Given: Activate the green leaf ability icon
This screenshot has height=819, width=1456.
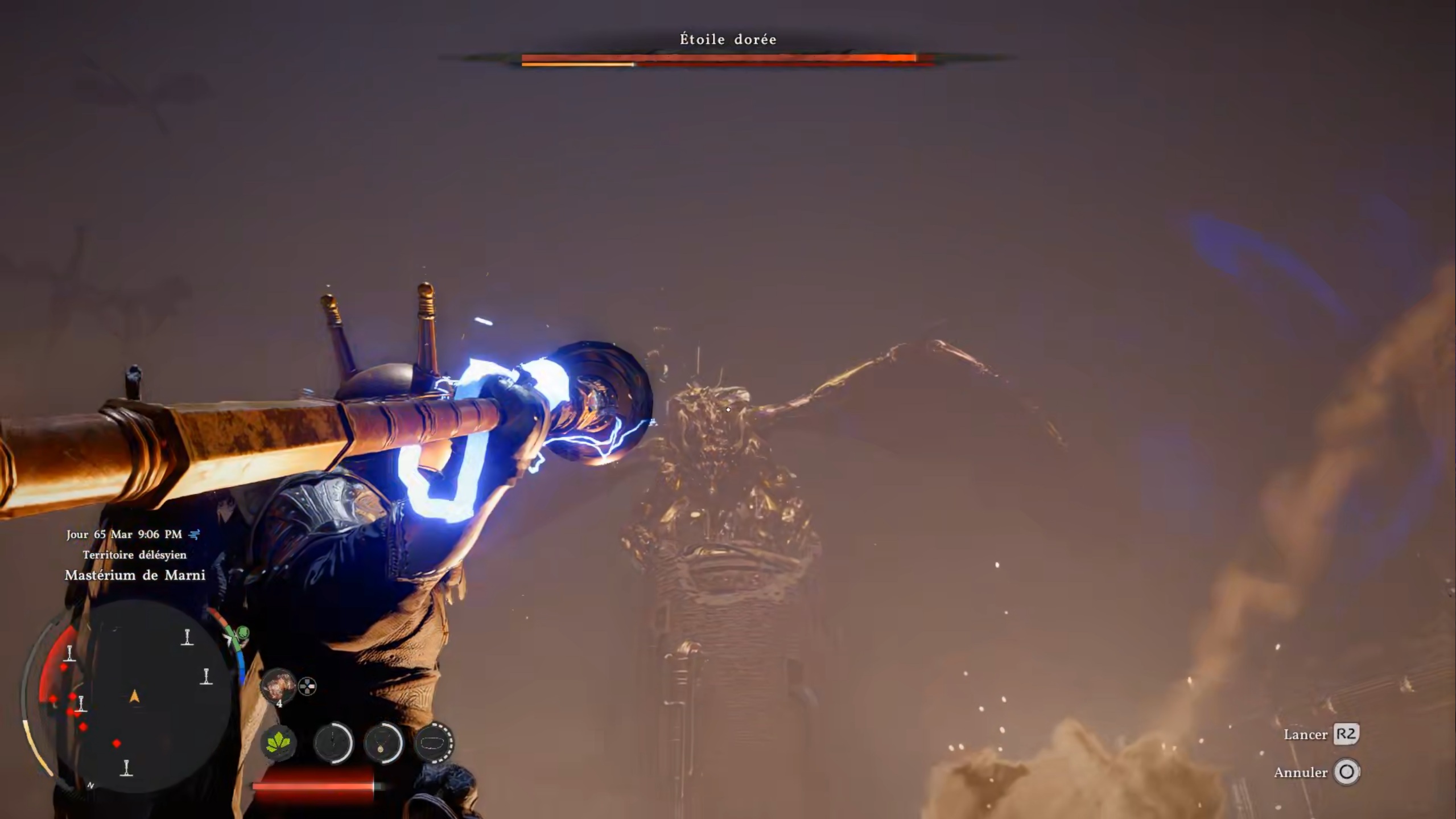Looking at the screenshot, I should [x=278, y=743].
